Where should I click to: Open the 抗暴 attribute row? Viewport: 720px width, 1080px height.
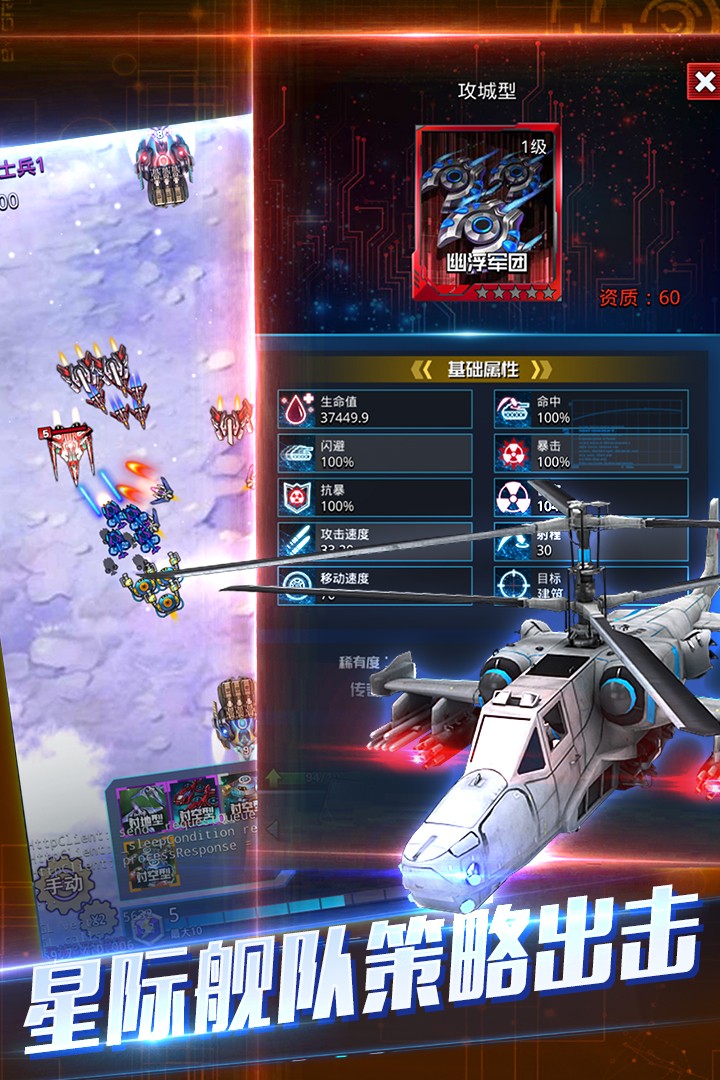(x=375, y=497)
